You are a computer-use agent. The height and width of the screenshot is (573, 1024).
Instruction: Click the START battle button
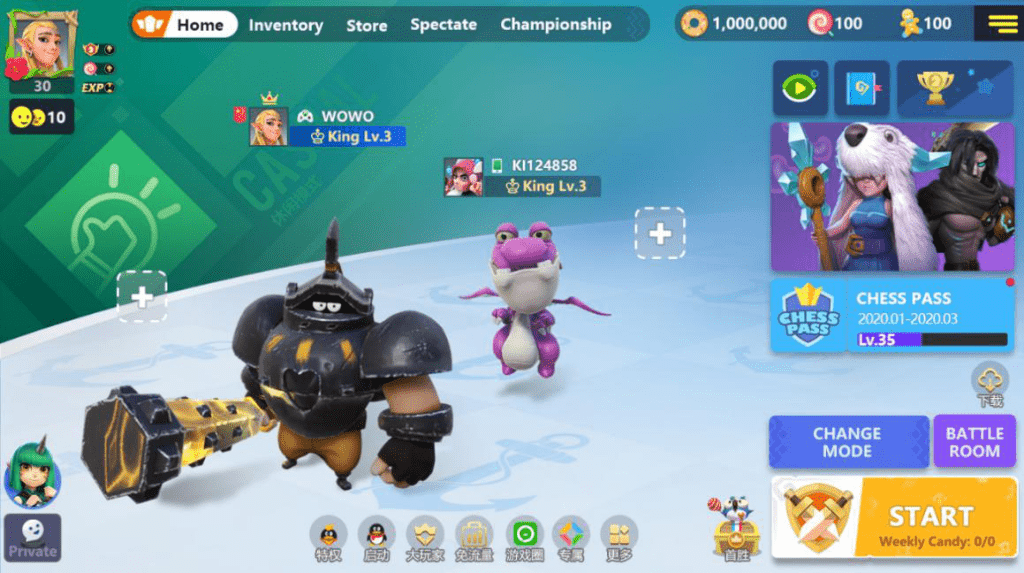point(894,517)
